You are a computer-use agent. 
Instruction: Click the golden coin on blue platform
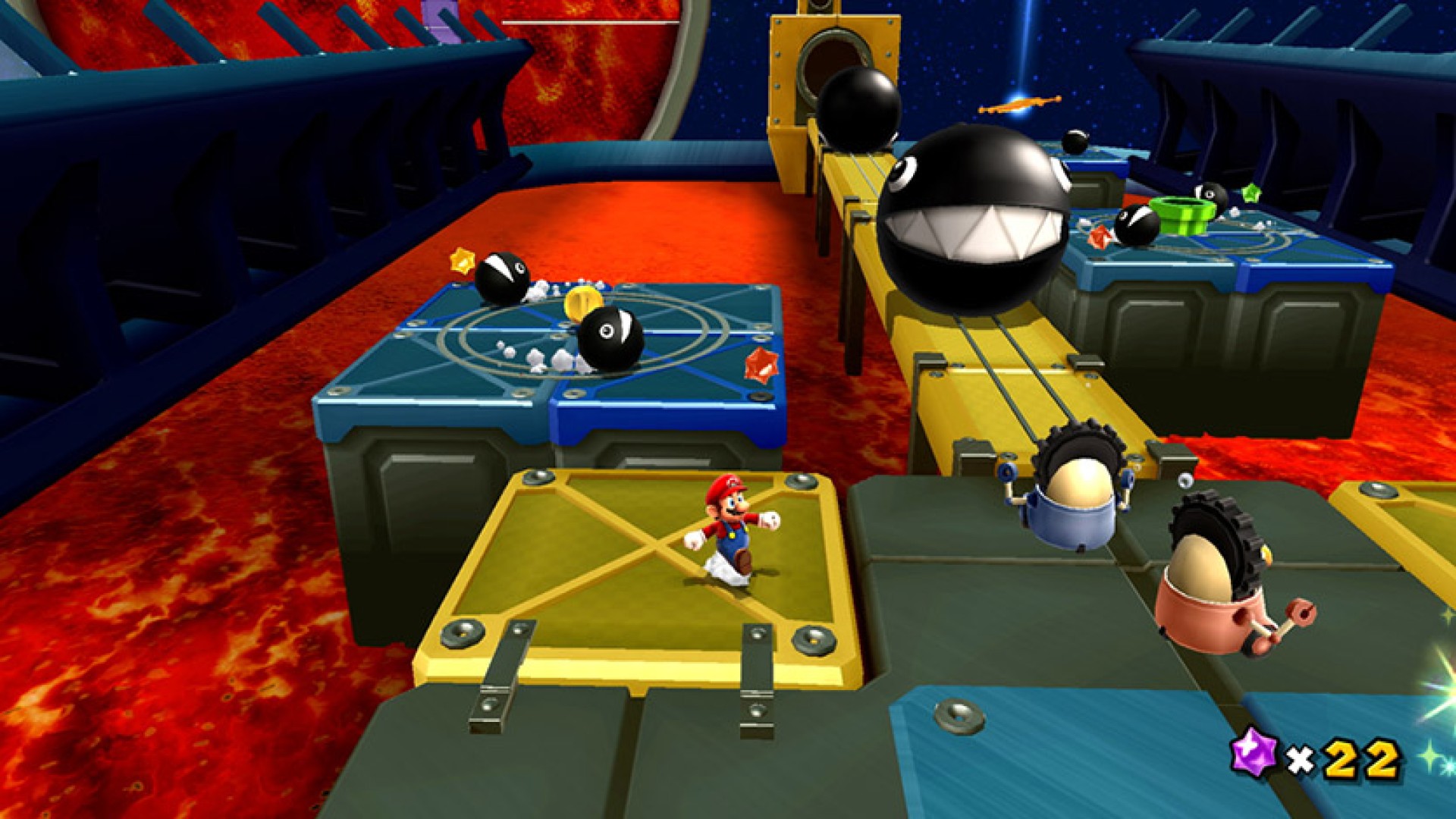coord(582,305)
